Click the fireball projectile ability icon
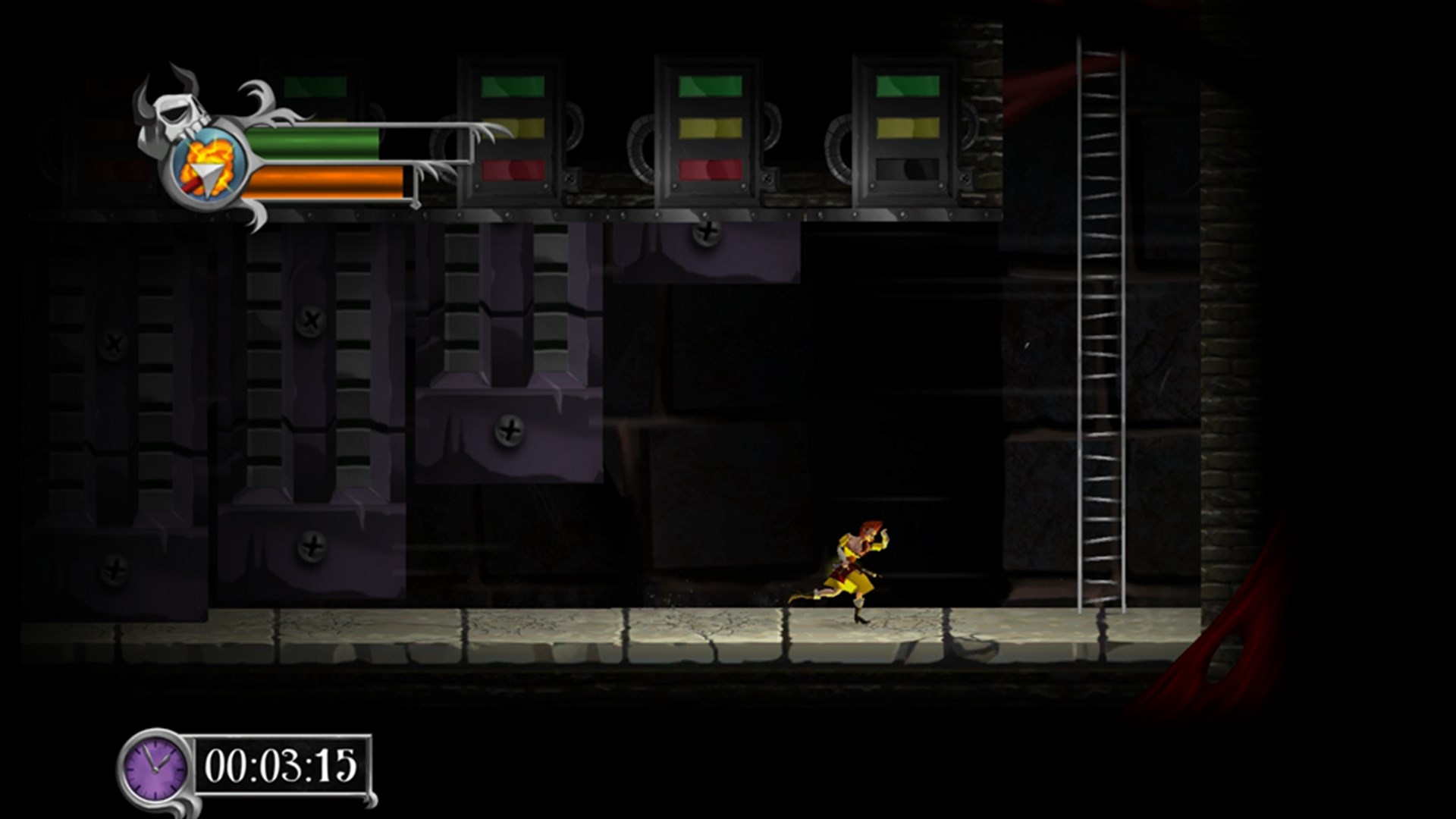This screenshot has height=819, width=1456. 207,168
